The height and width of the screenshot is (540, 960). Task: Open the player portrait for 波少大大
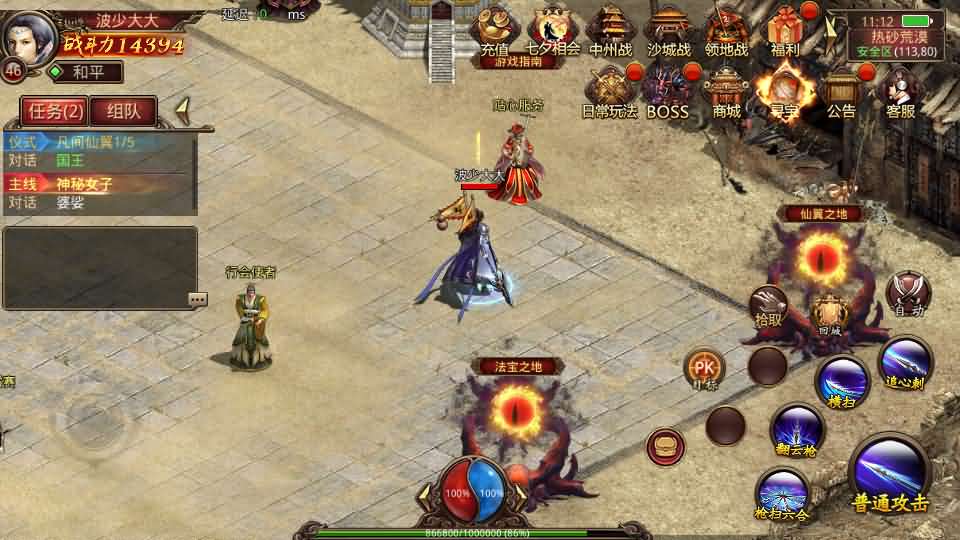[x=30, y=37]
